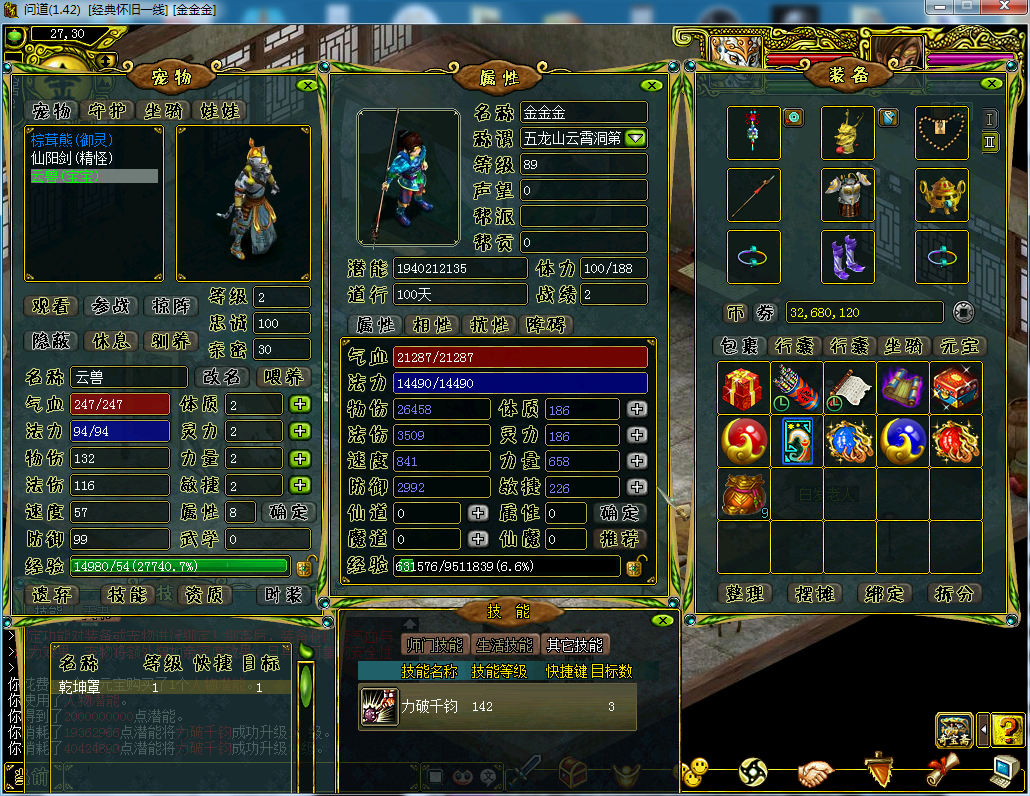Open the 娃娃 tab
This screenshot has width=1030, height=796.
(221, 109)
